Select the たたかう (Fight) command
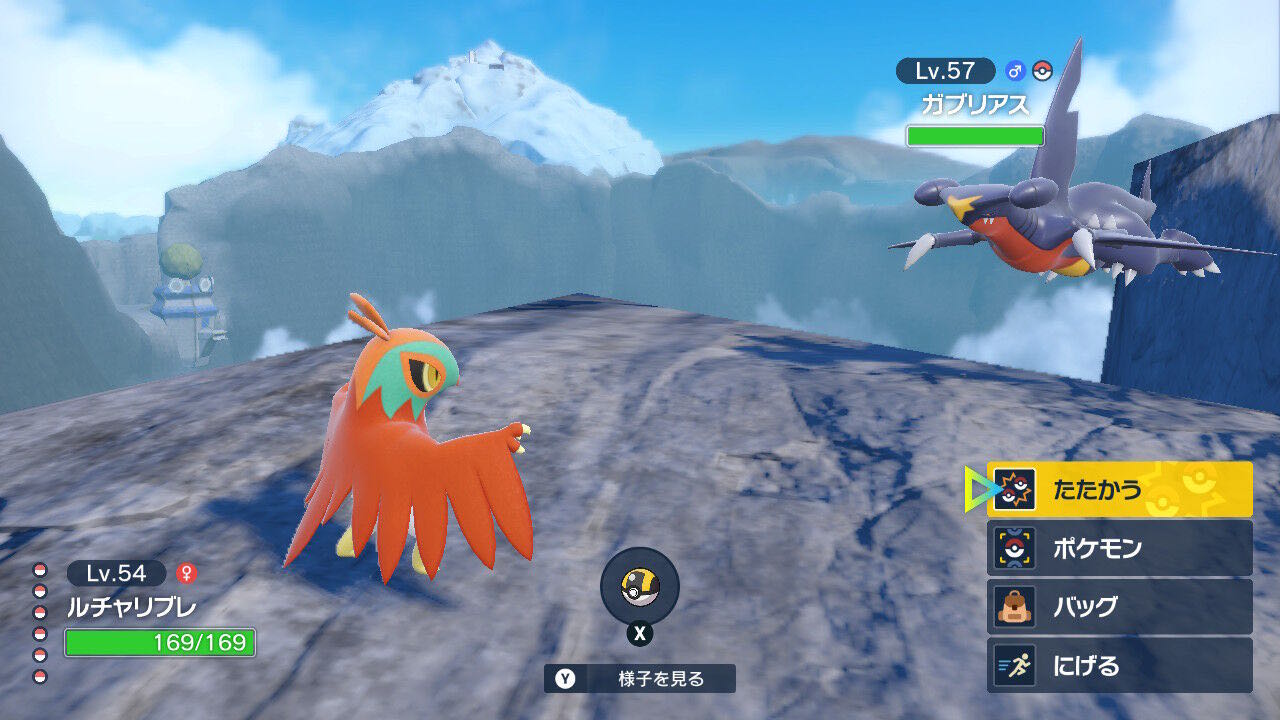The height and width of the screenshot is (720, 1280). point(1119,489)
